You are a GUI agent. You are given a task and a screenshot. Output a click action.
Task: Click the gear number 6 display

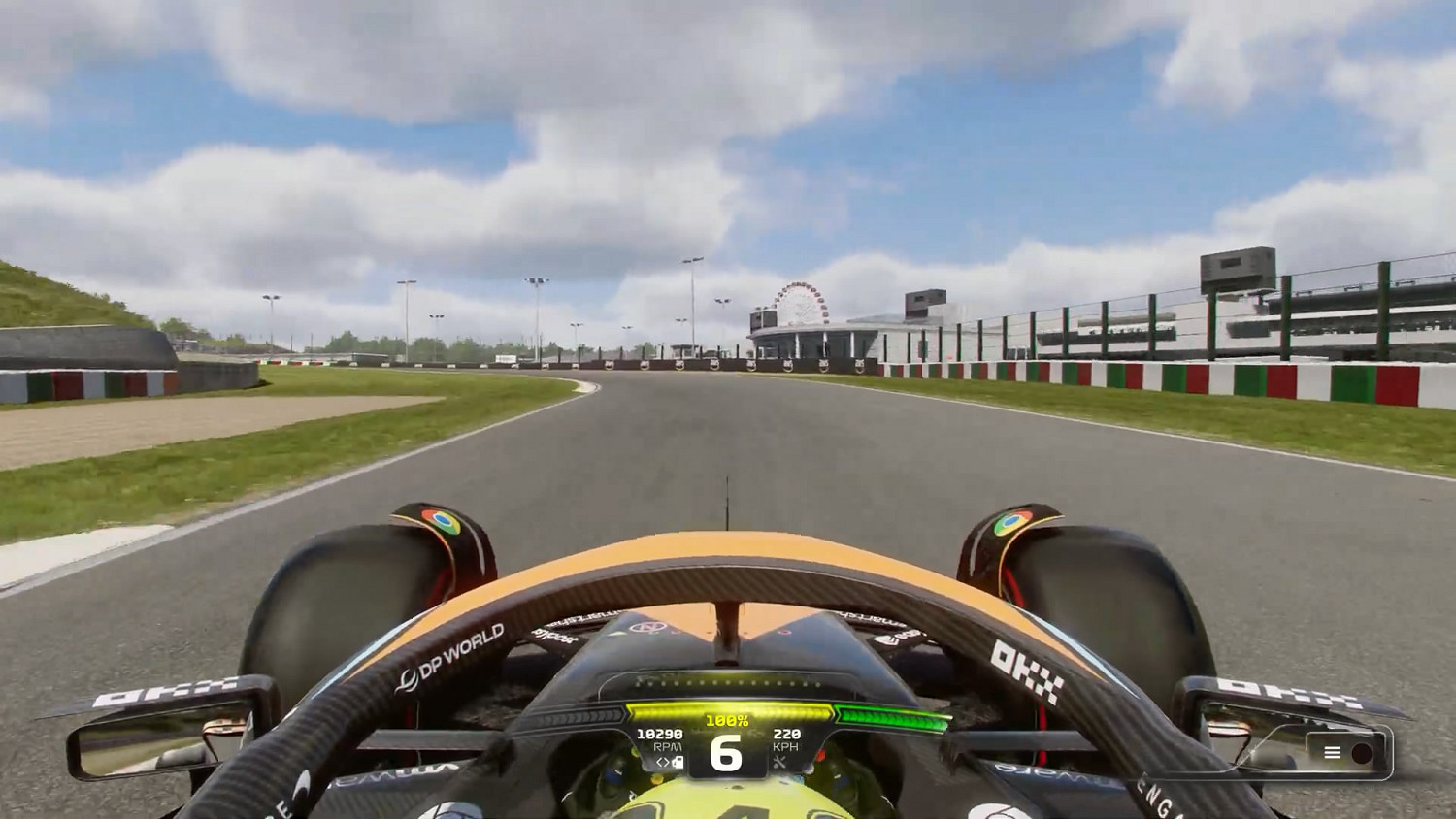[x=725, y=753]
